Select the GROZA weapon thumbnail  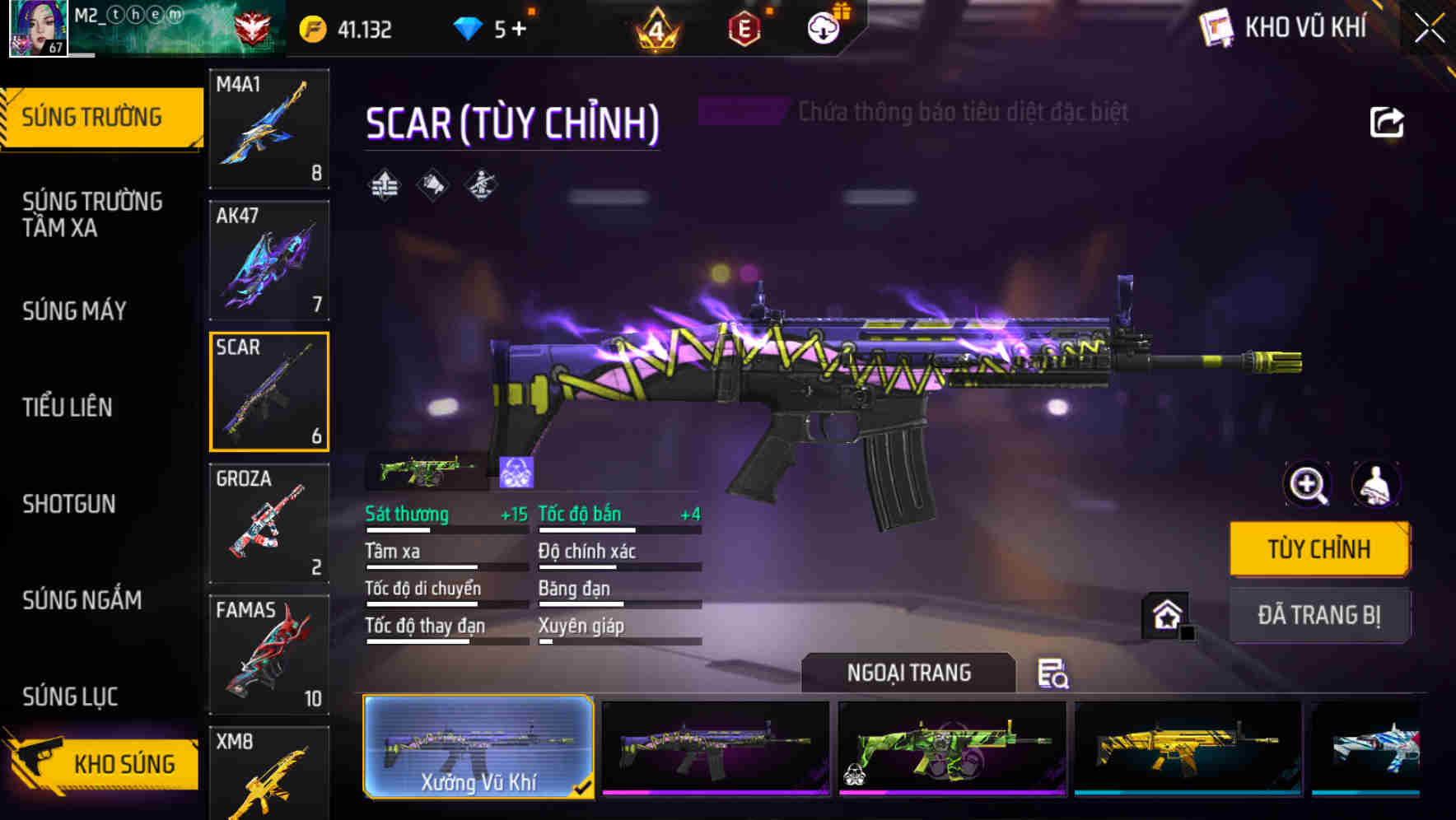(x=269, y=523)
